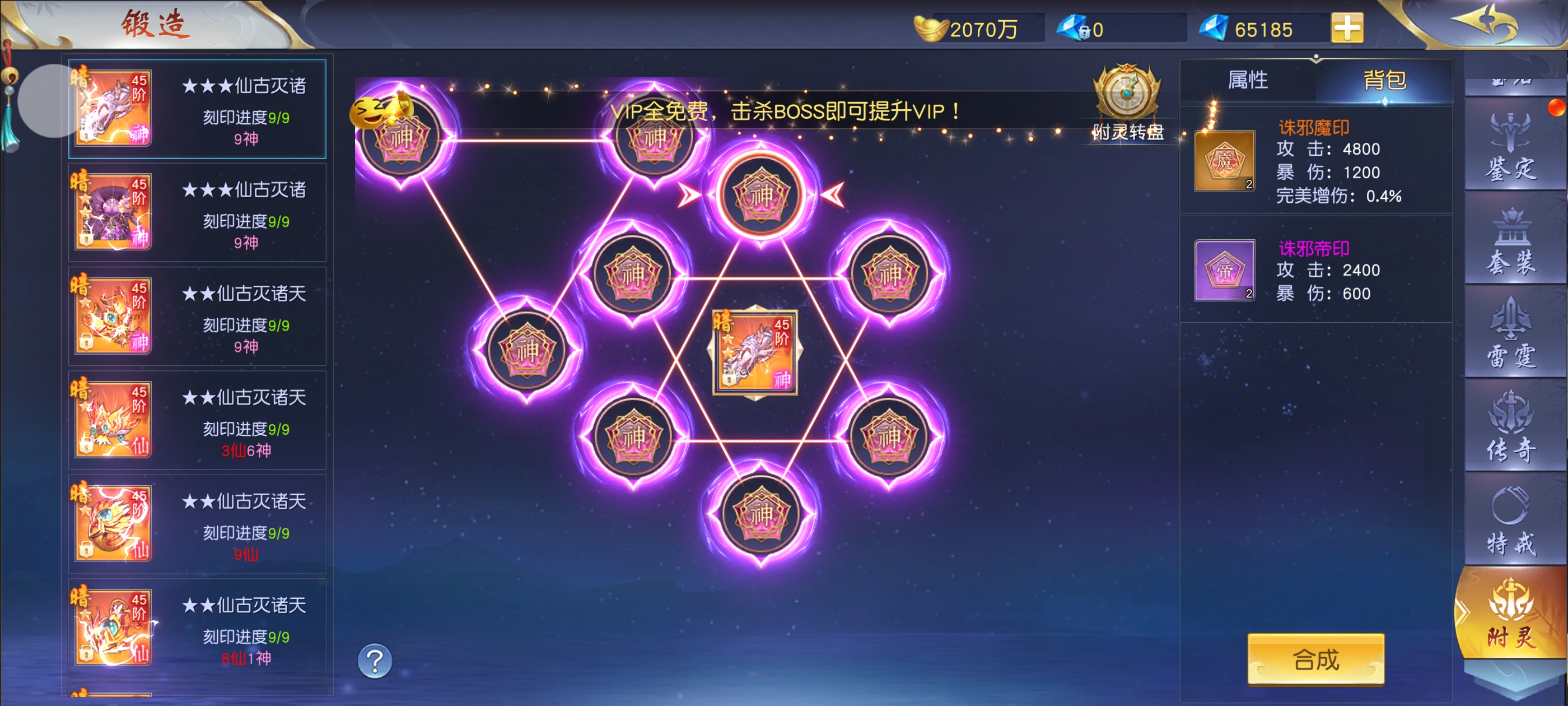Image resolution: width=1568 pixels, height=706 pixels.
Task: Select the 附灵 enchant menu tab
Action: [x=1511, y=614]
